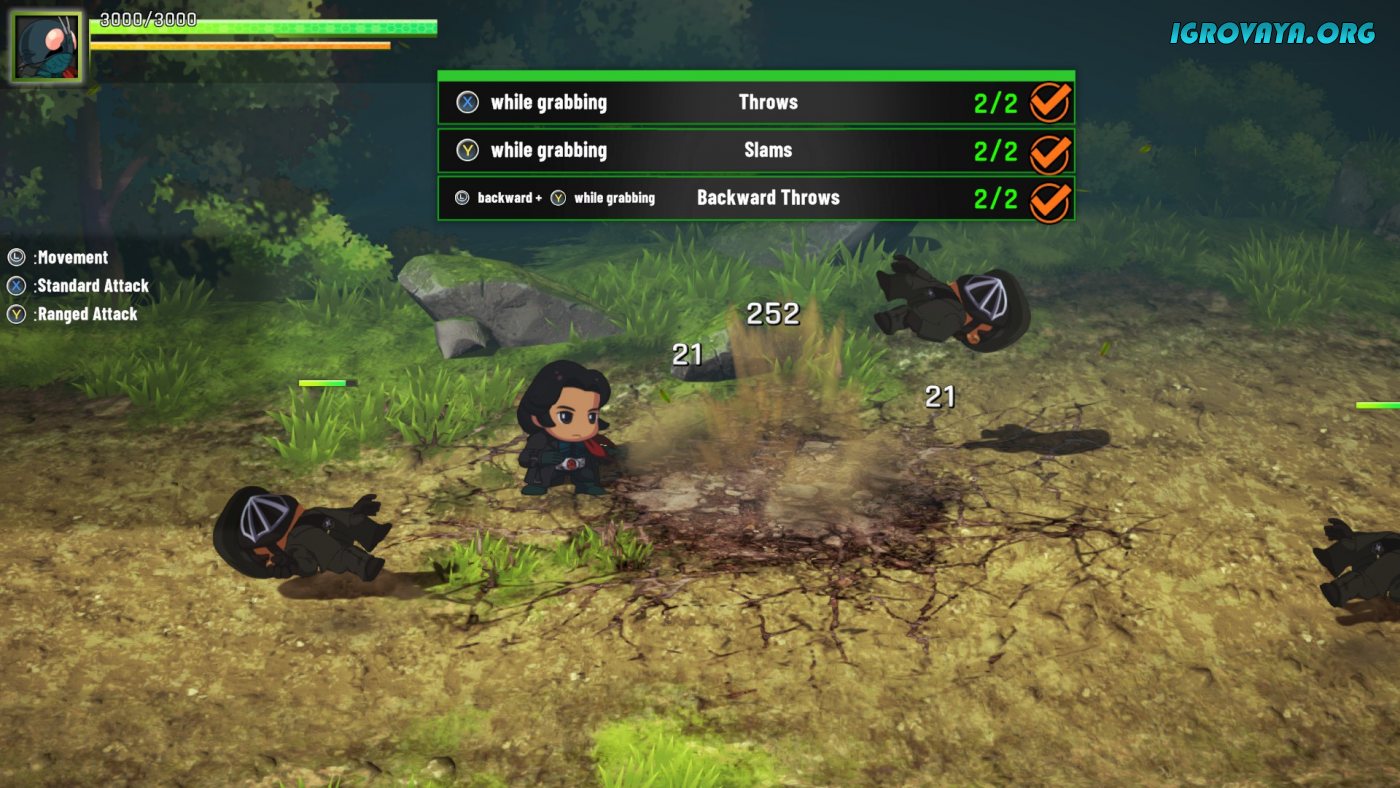Open the Backward Throws objective row
This screenshot has height=788, width=1400.
tap(755, 198)
